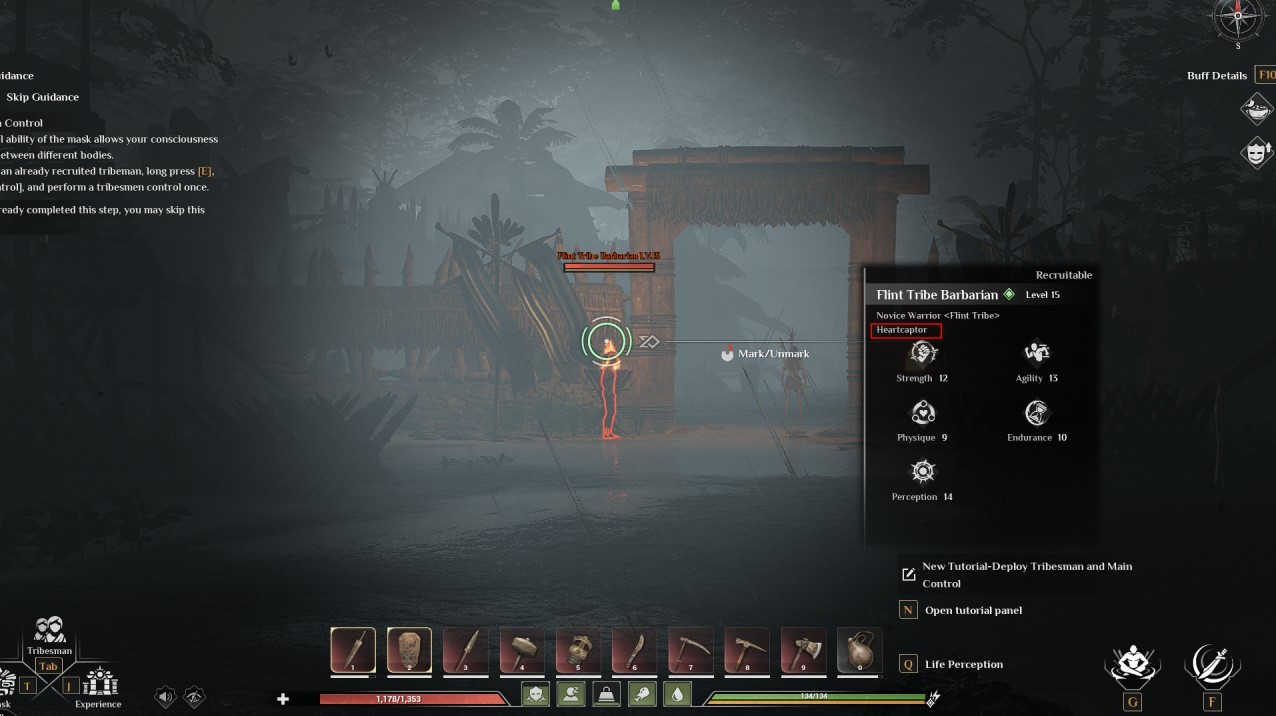Open the Buff Details panel
Image resolution: width=1276 pixels, height=716 pixels.
[x=1217, y=75]
